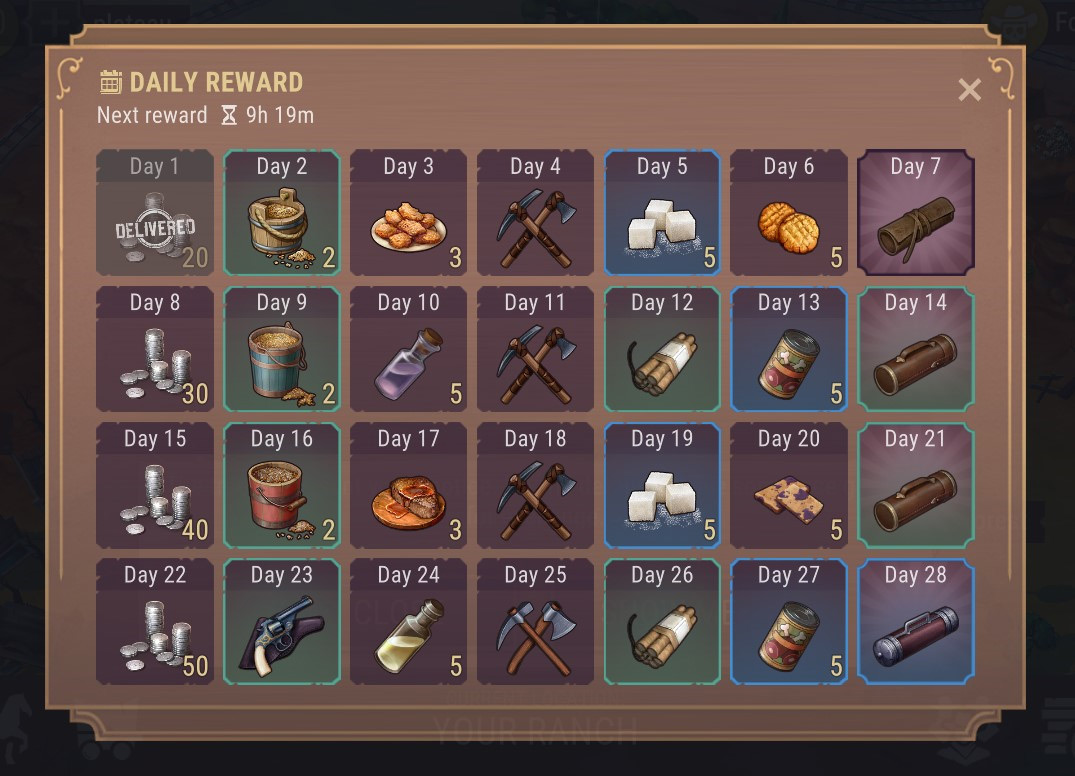Open the Day 7 rolled scroll reward

pyautogui.click(x=915, y=213)
